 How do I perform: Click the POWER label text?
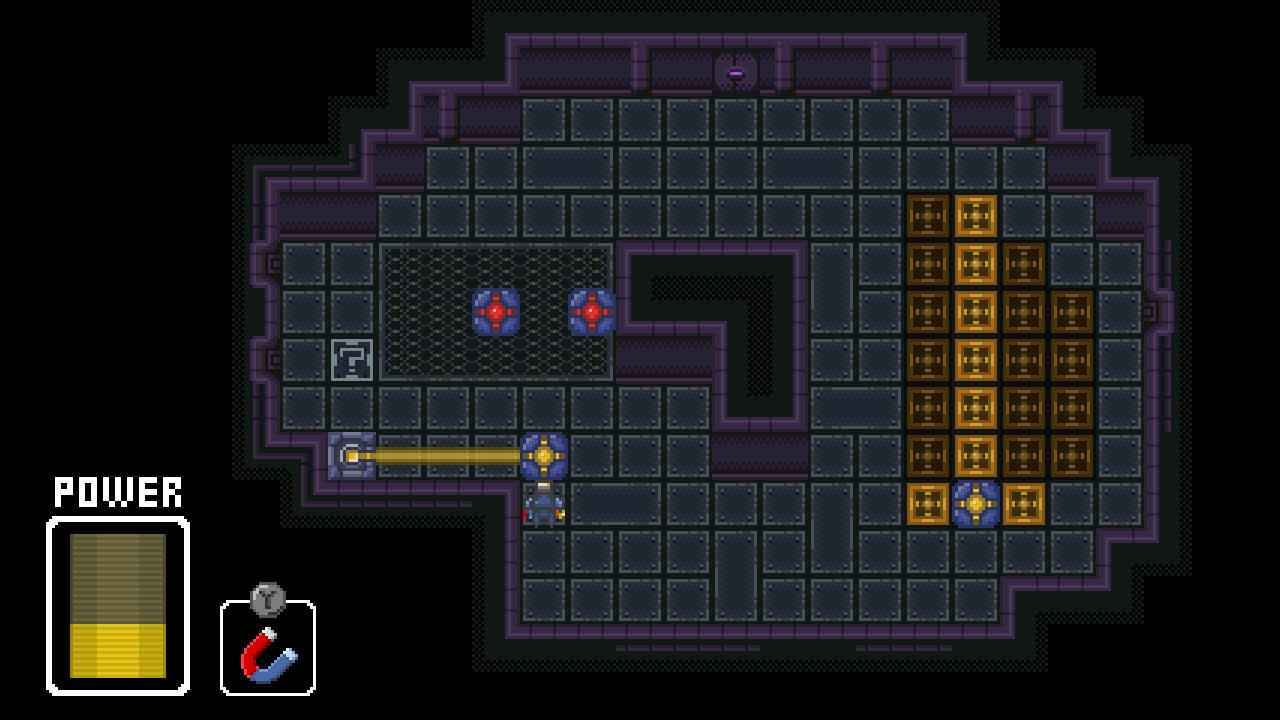(117, 492)
